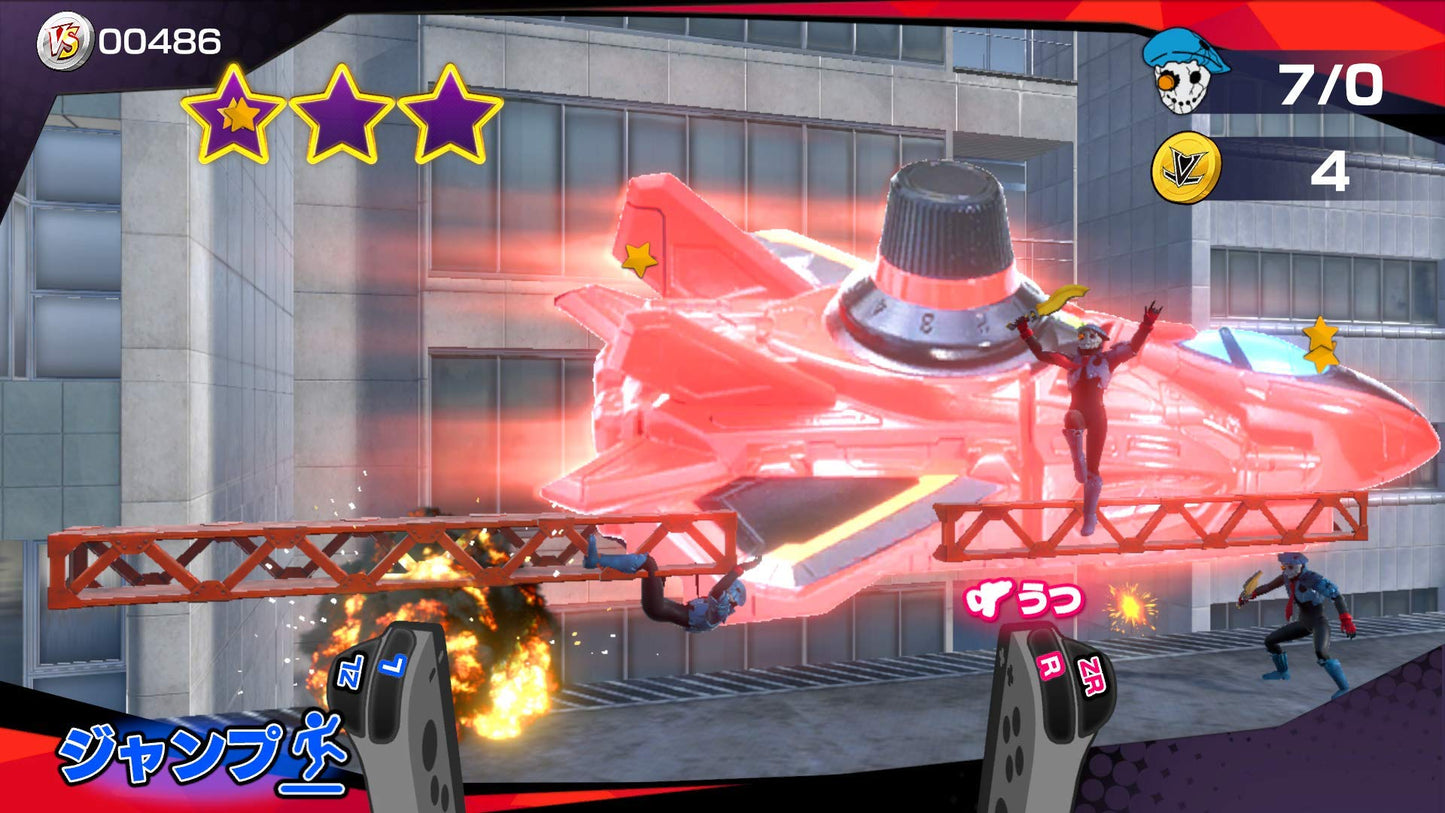1445x813 pixels.
Task: Select the first star with the gold mini-star
Action: pyautogui.click(x=230, y=110)
